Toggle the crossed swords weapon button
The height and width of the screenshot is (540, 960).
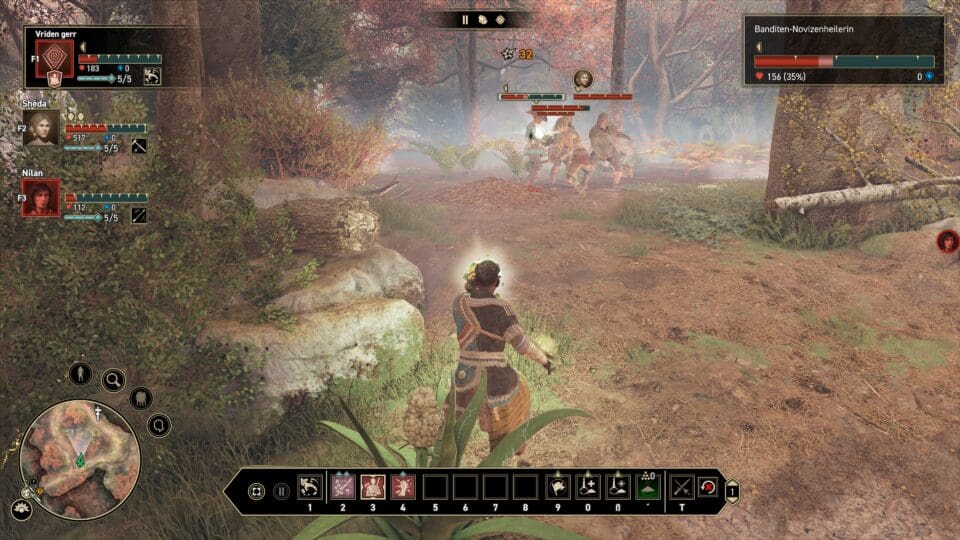click(682, 487)
